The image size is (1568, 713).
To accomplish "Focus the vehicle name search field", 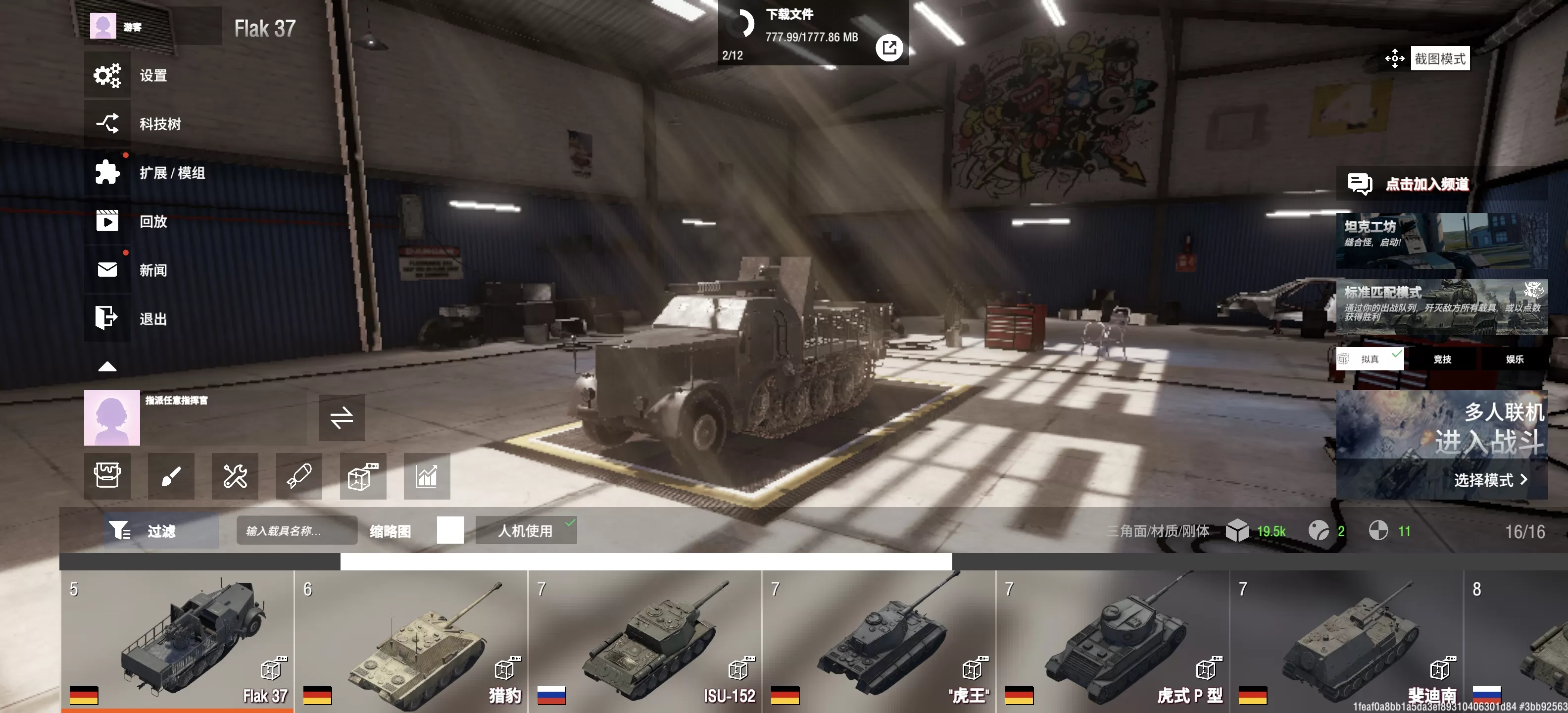I will (296, 531).
